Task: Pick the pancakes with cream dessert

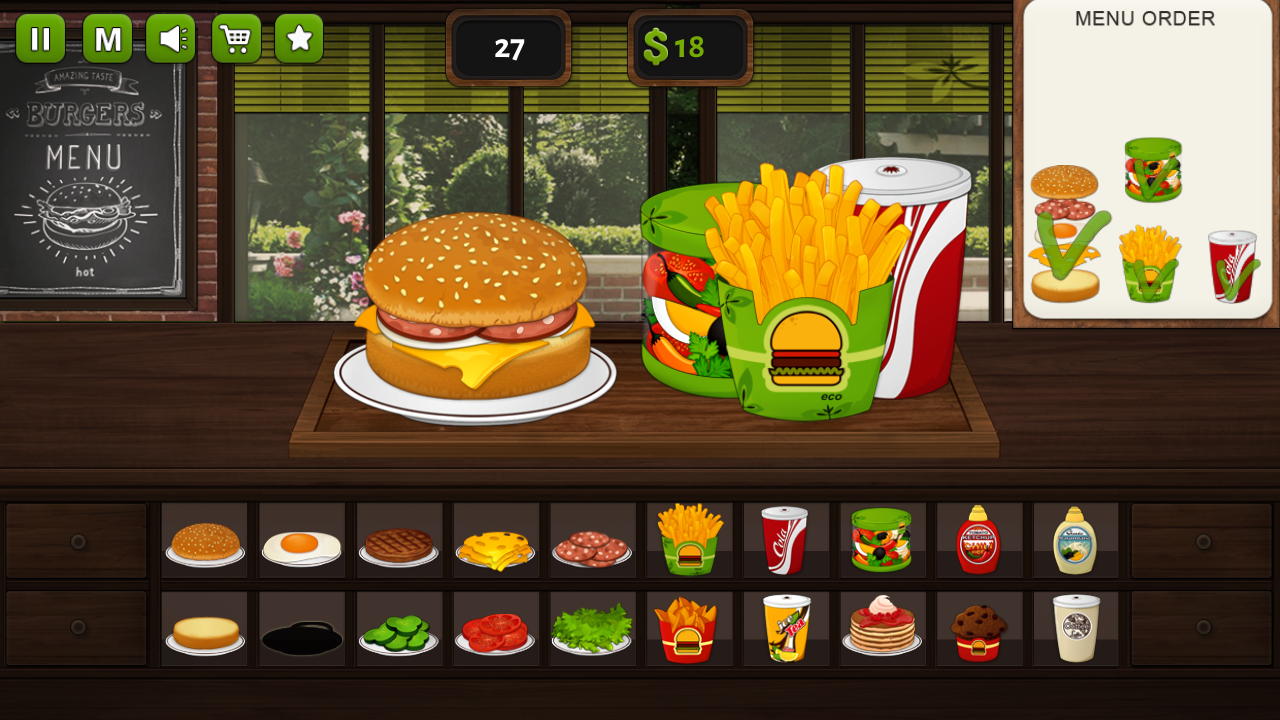Action: [x=882, y=628]
